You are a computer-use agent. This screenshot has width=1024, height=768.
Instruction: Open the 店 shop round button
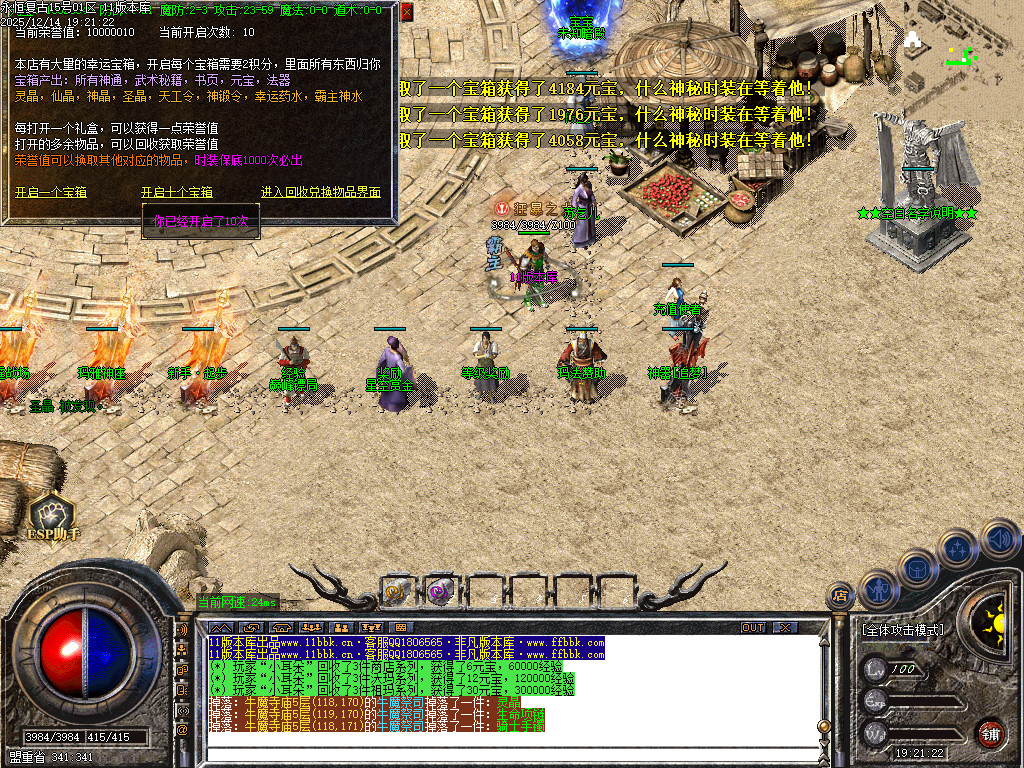click(840, 596)
